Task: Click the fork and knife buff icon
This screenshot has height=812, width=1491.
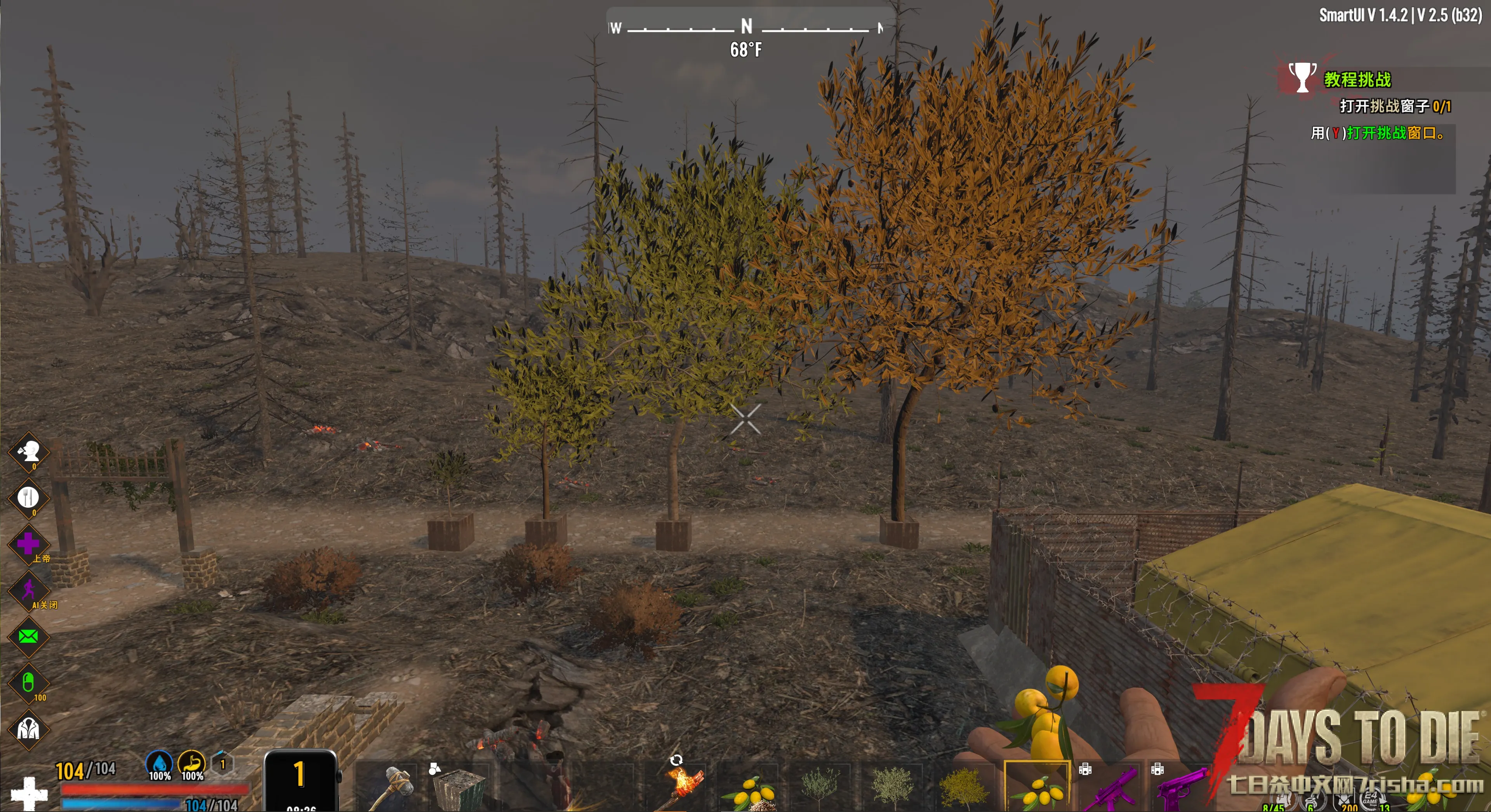Action: click(x=28, y=498)
